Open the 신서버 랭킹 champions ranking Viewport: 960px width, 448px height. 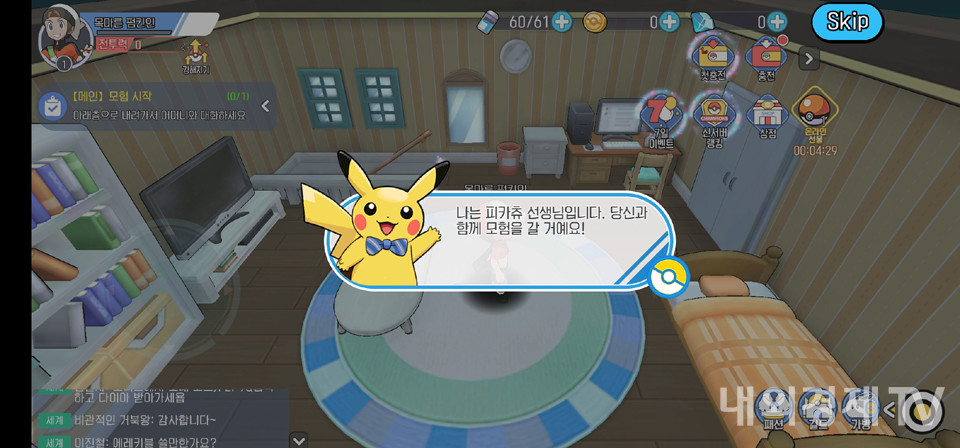714,119
